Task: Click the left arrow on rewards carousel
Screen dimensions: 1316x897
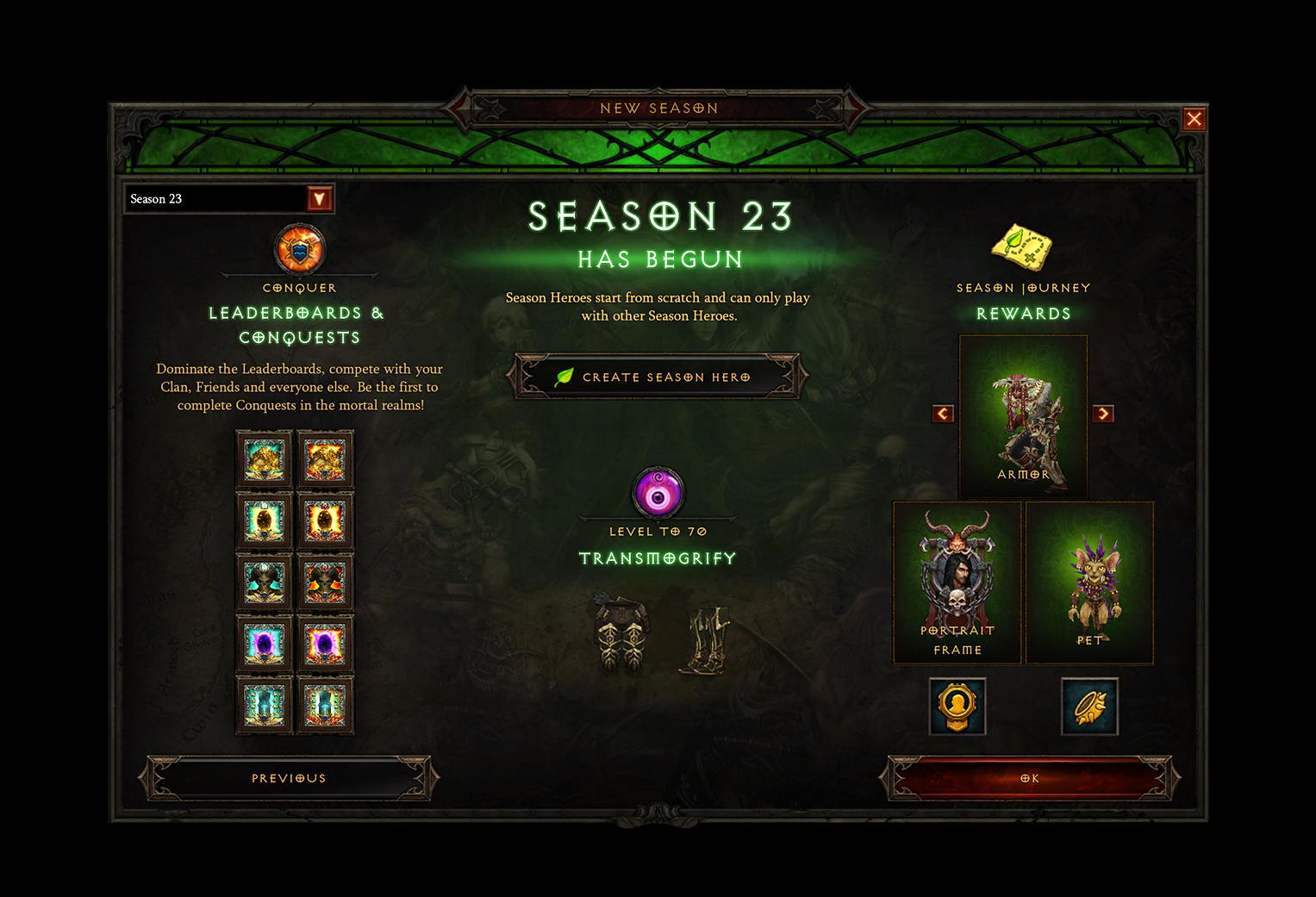Action: 942,414
